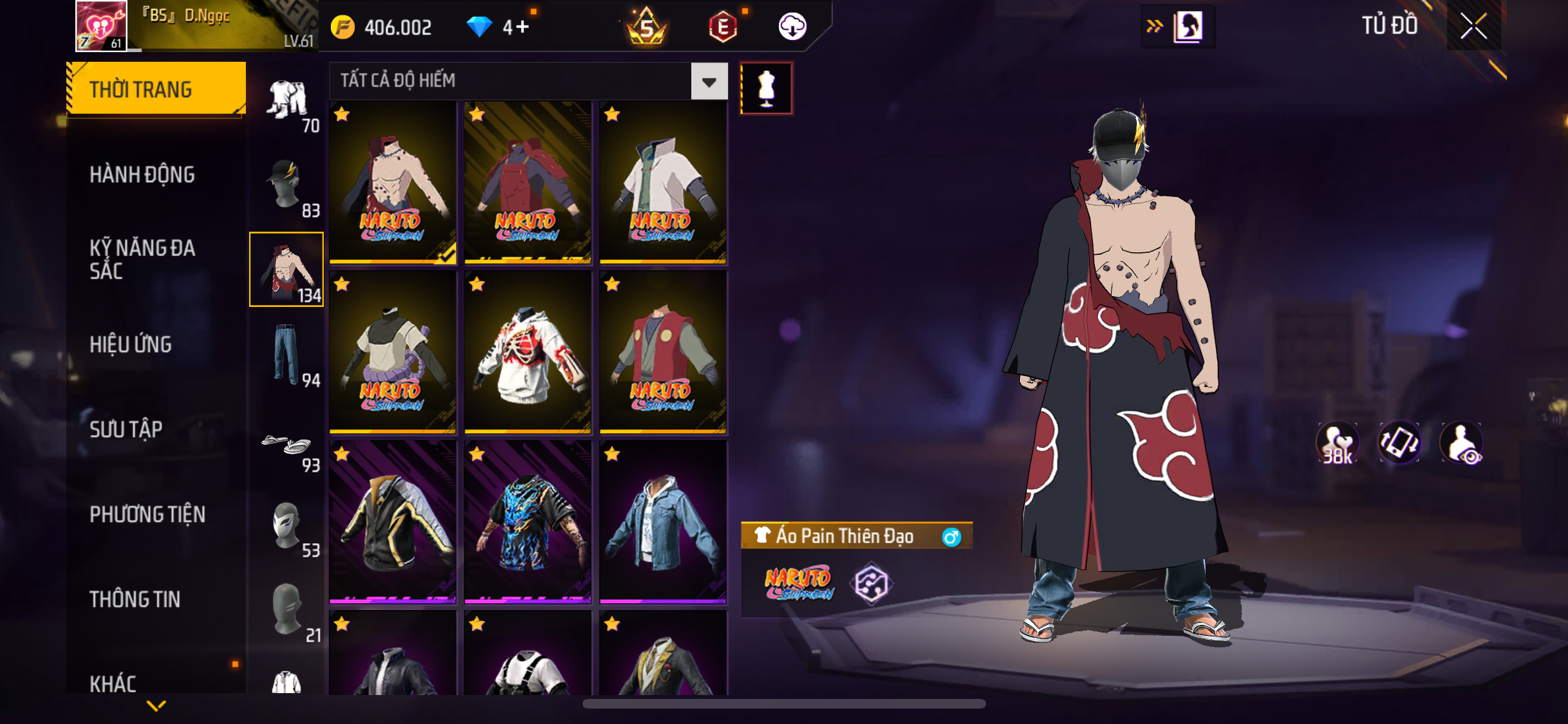Screen dimensions: 1568x724
Task: Open the Thông Tin section
Action: pos(135,599)
